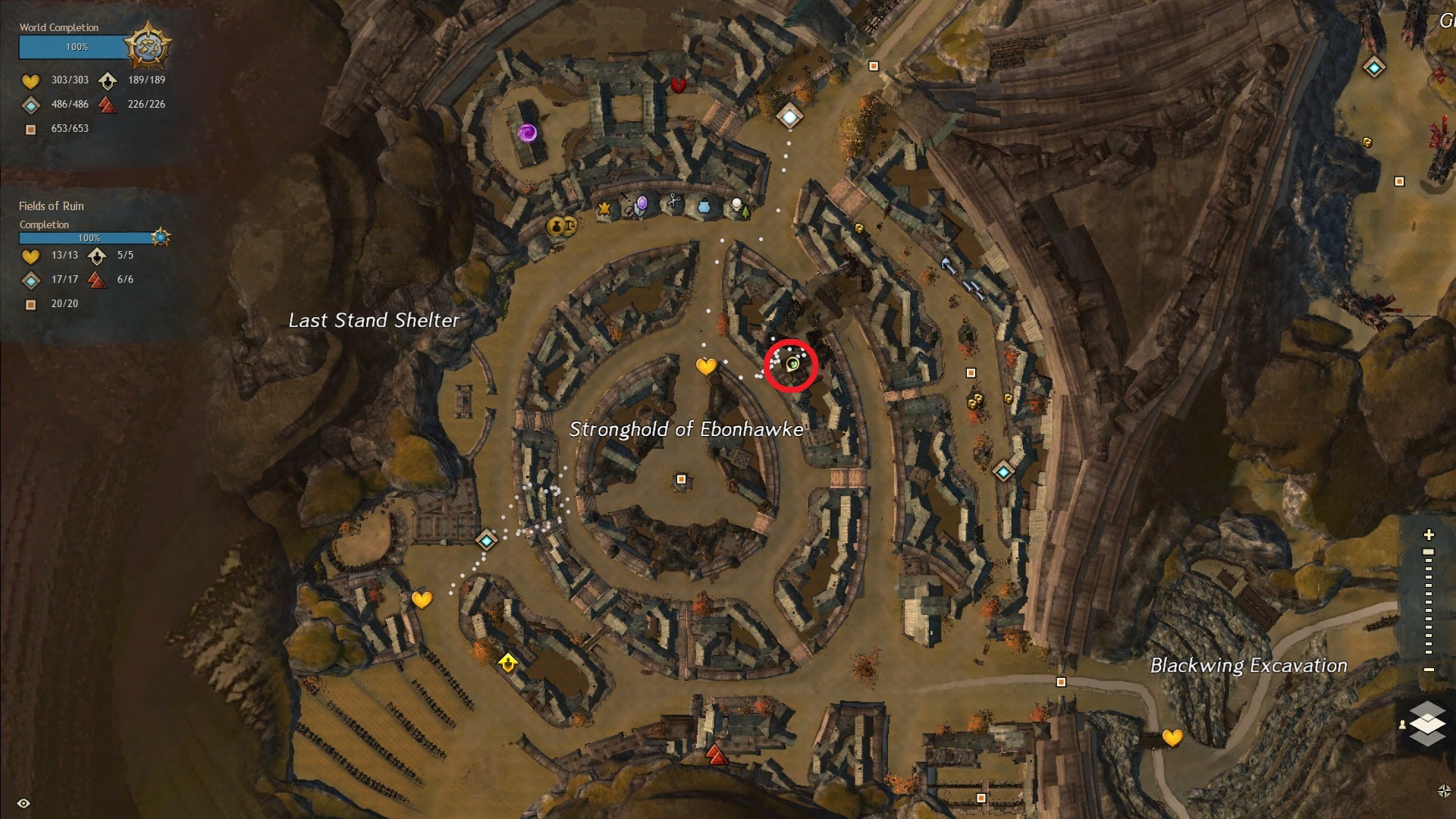Click the compass icon in the bottom-right corner
The height and width of the screenshot is (819, 1456).
click(x=1444, y=791)
